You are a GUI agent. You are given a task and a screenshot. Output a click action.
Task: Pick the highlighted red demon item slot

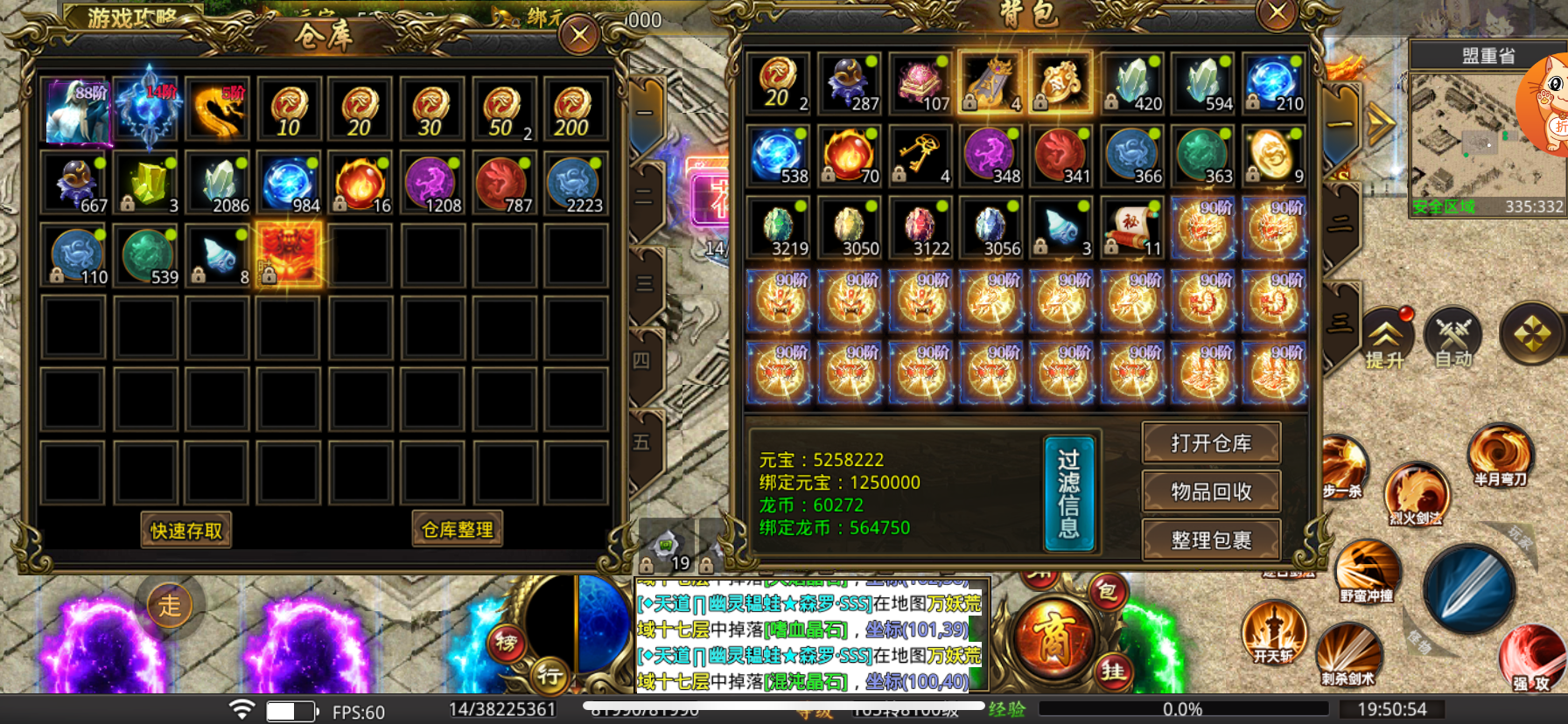click(x=289, y=254)
